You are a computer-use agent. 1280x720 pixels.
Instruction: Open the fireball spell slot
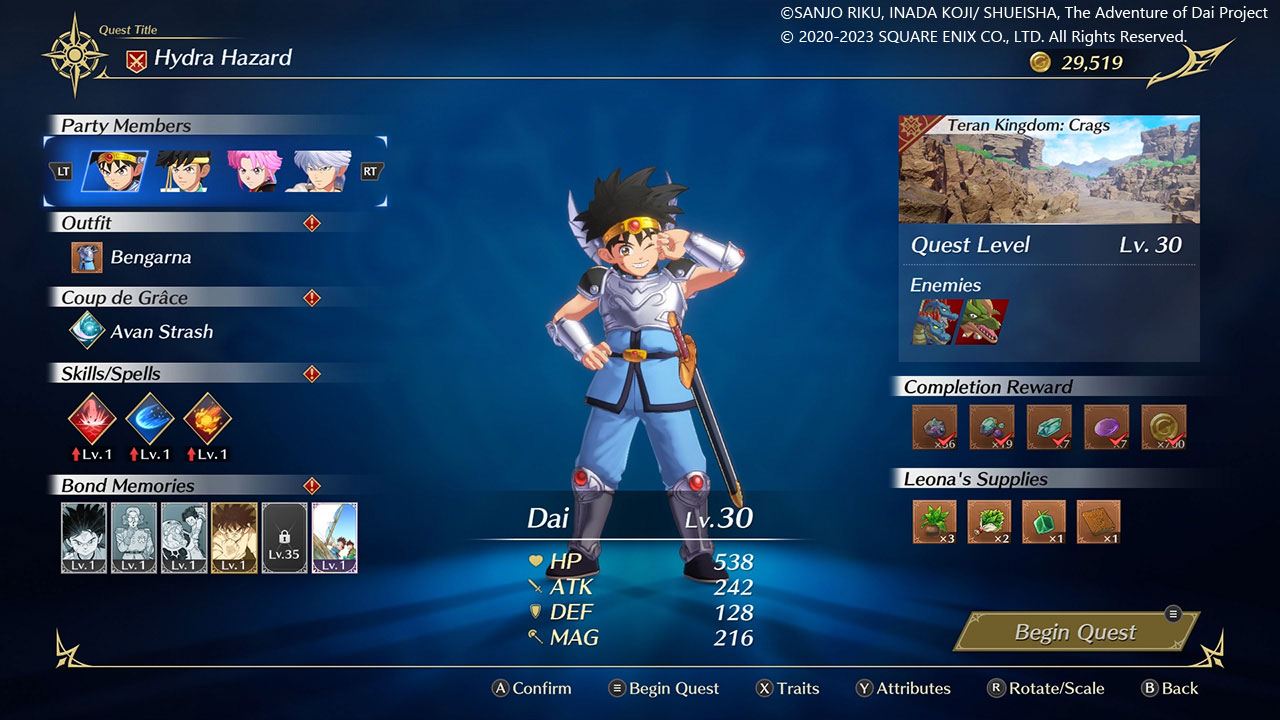point(207,417)
